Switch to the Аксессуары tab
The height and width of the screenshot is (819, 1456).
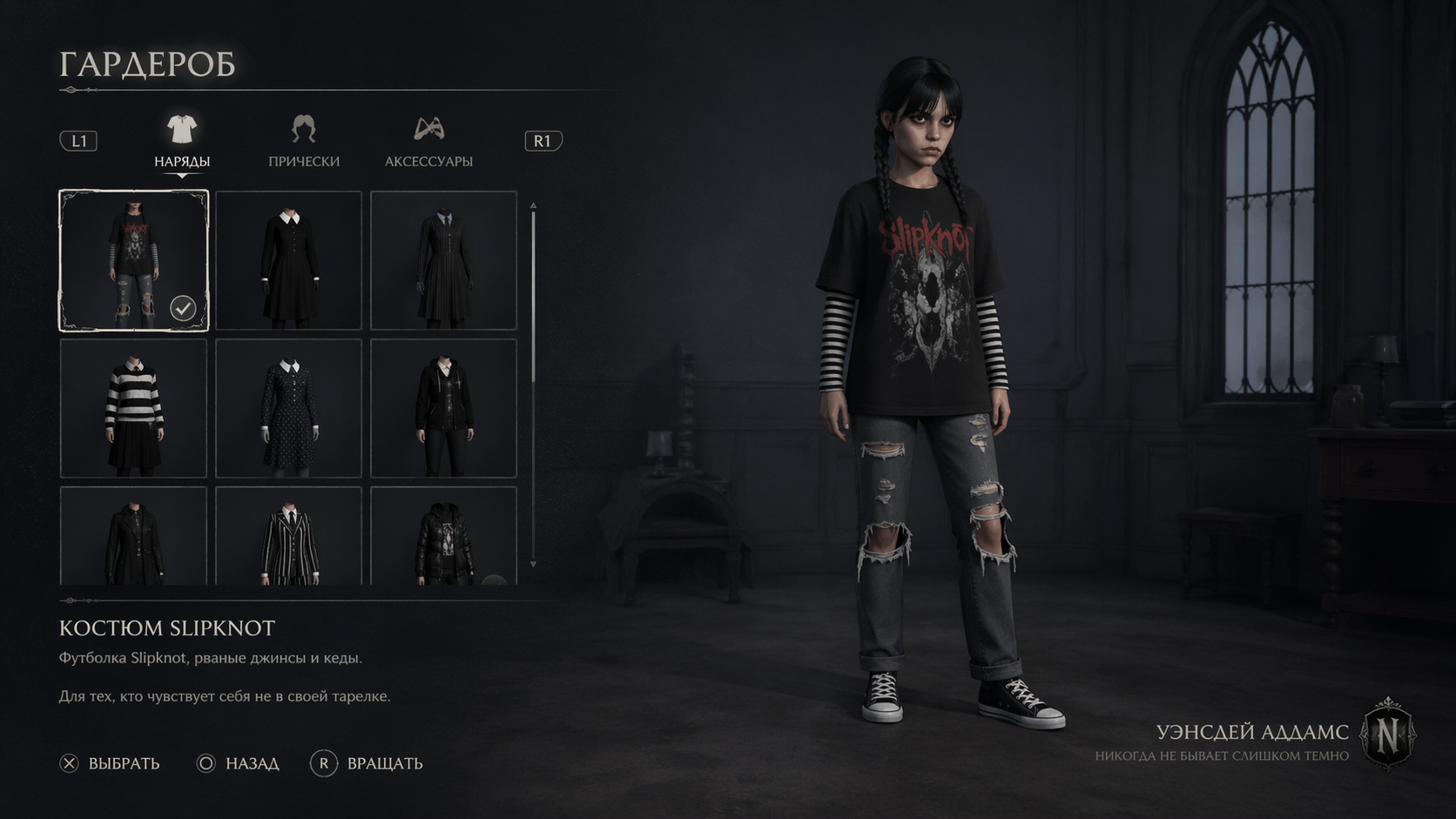tap(428, 142)
